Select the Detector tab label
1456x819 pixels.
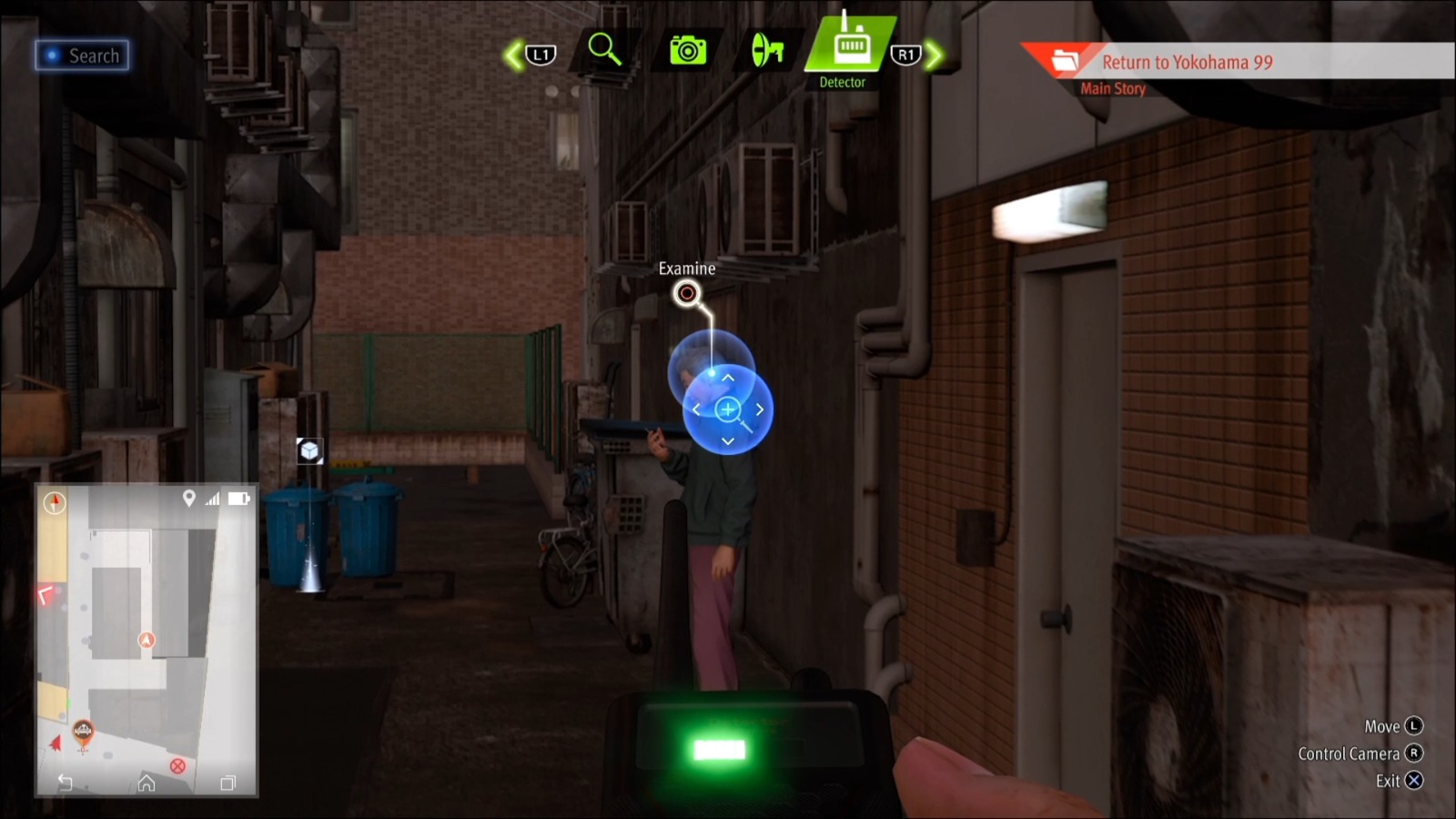843,82
